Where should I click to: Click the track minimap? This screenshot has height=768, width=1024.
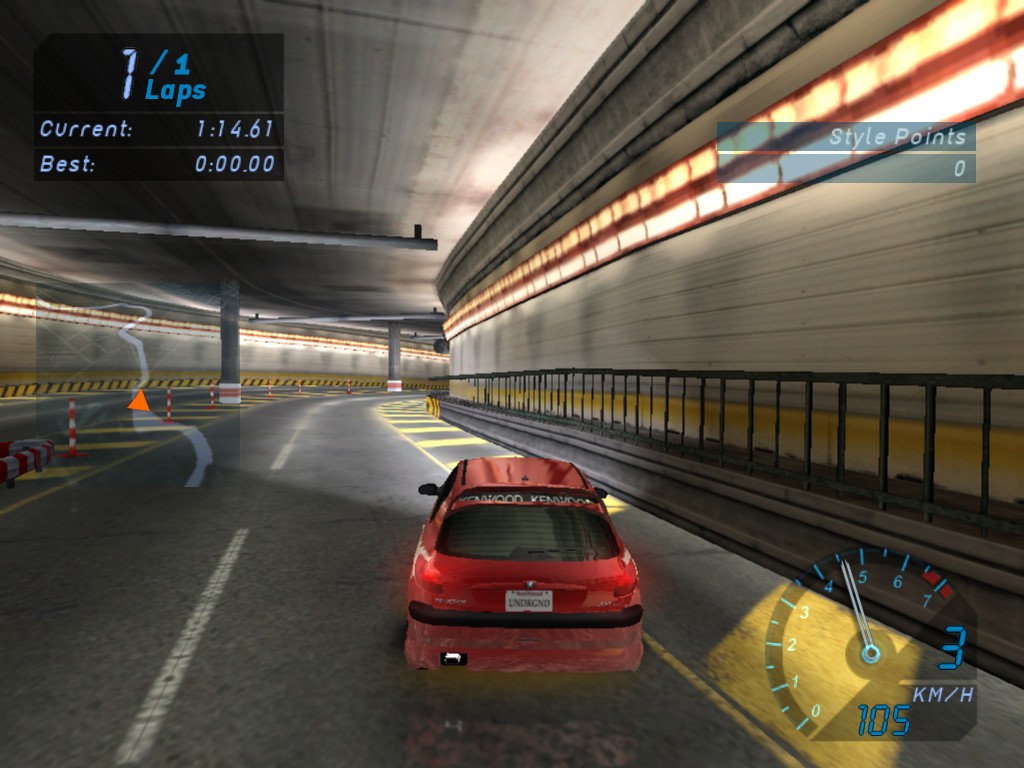pos(138,384)
